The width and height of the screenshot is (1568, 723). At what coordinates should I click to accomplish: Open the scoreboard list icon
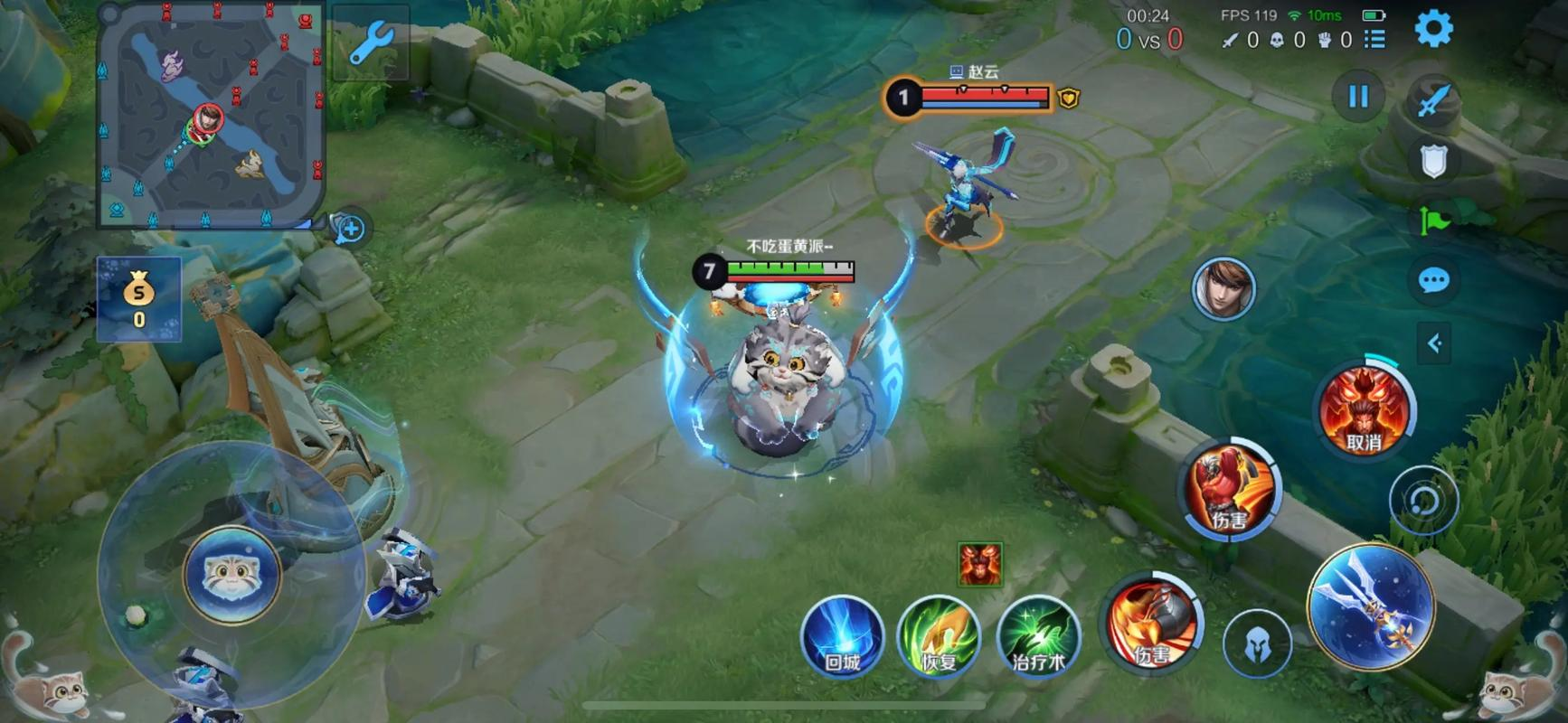pos(1374,40)
